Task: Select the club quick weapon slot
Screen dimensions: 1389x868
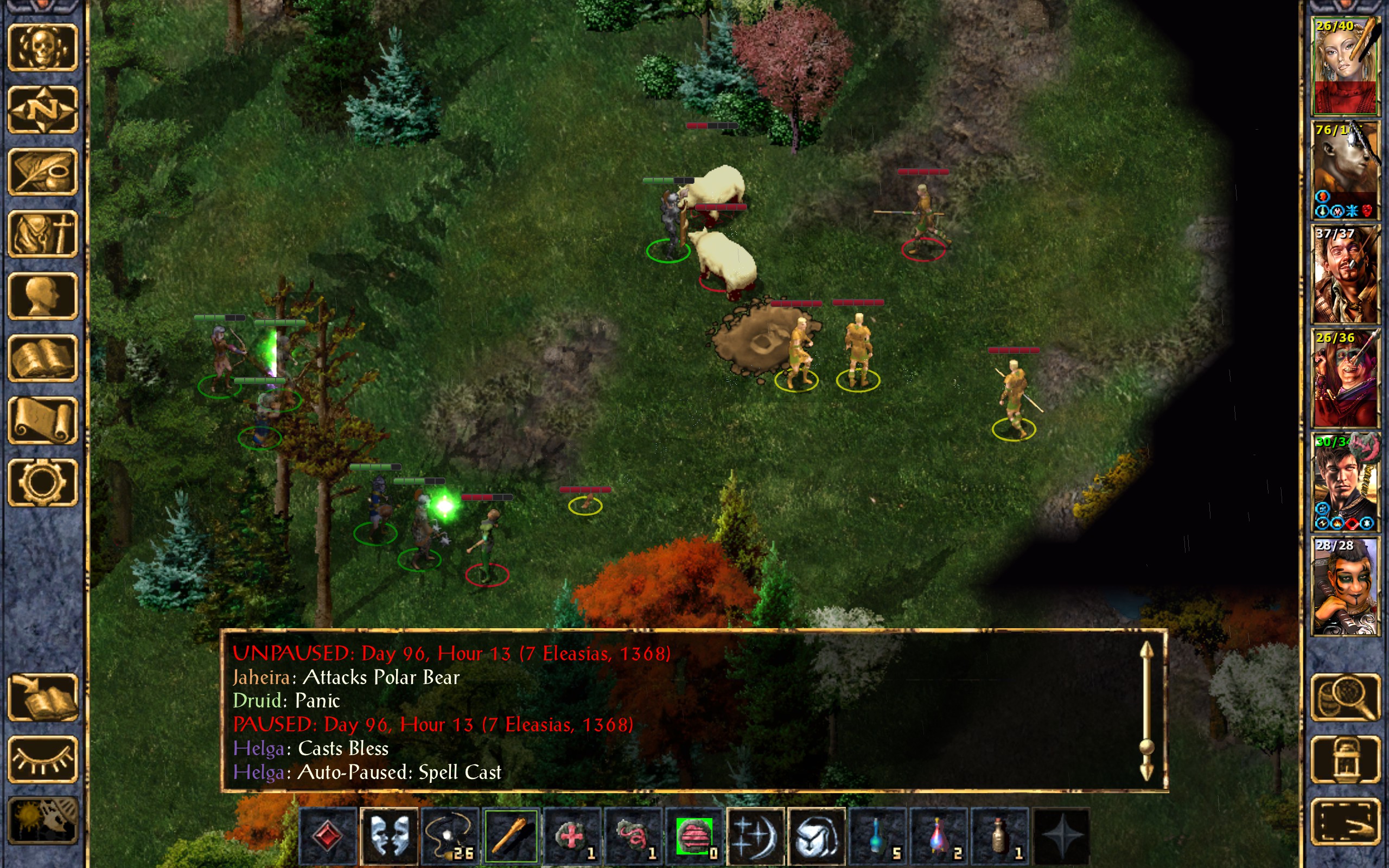Action: click(x=511, y=836)
